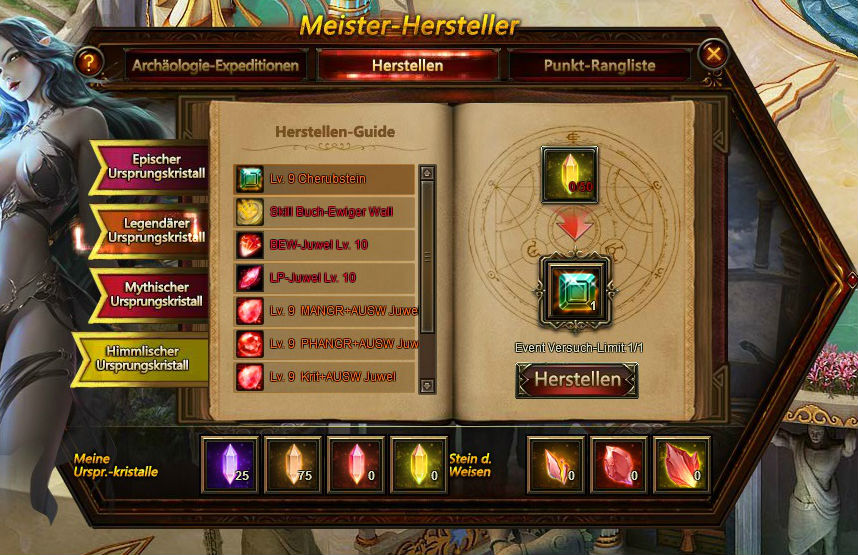Viewport: 858px width, 555px height.
Task: Click the green Cherubstein result slot
Action: click(x=575, y=291)
